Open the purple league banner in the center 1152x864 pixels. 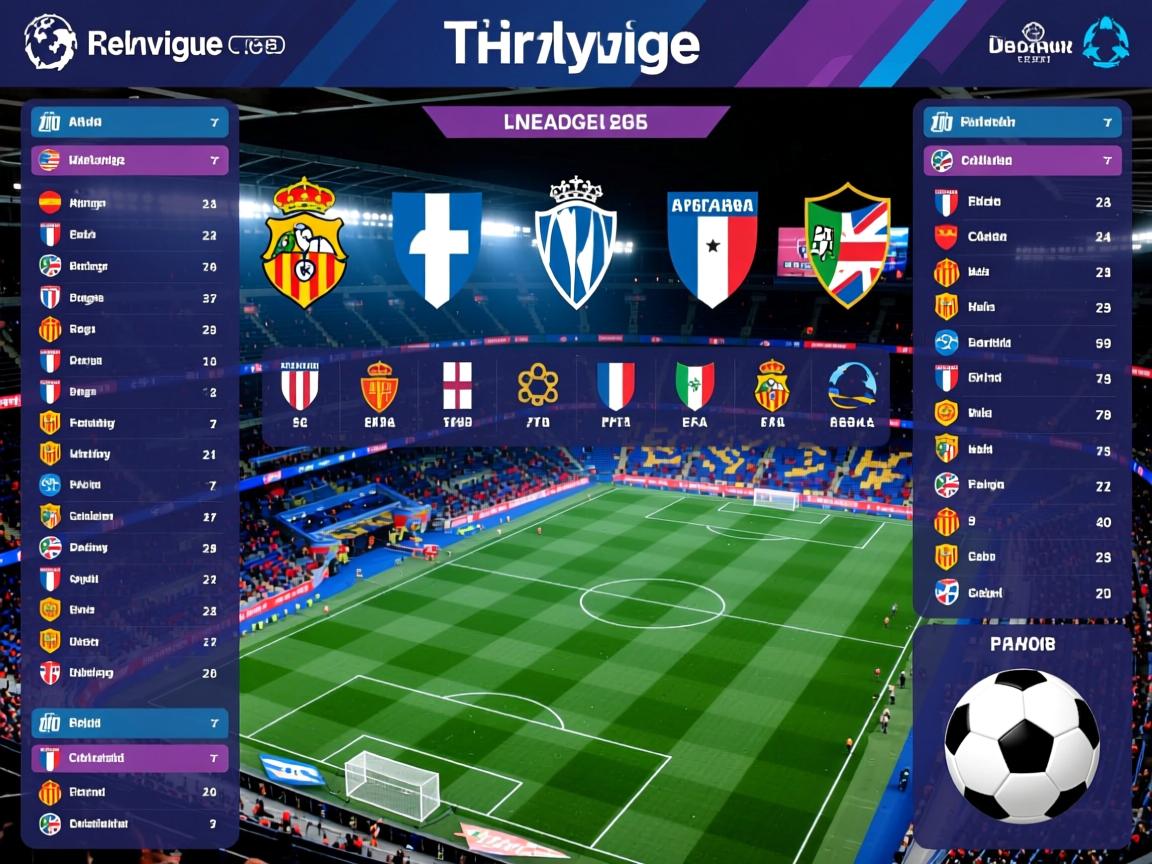click(x=576, y=122)
